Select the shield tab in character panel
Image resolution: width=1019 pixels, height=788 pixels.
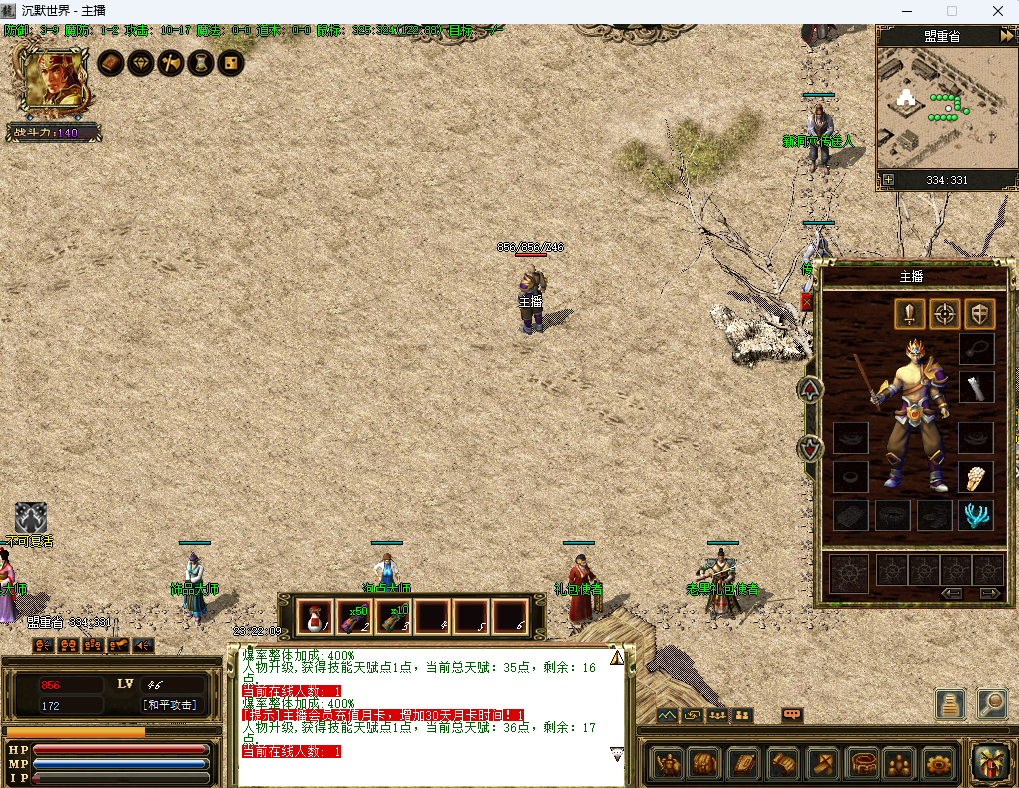980,314
